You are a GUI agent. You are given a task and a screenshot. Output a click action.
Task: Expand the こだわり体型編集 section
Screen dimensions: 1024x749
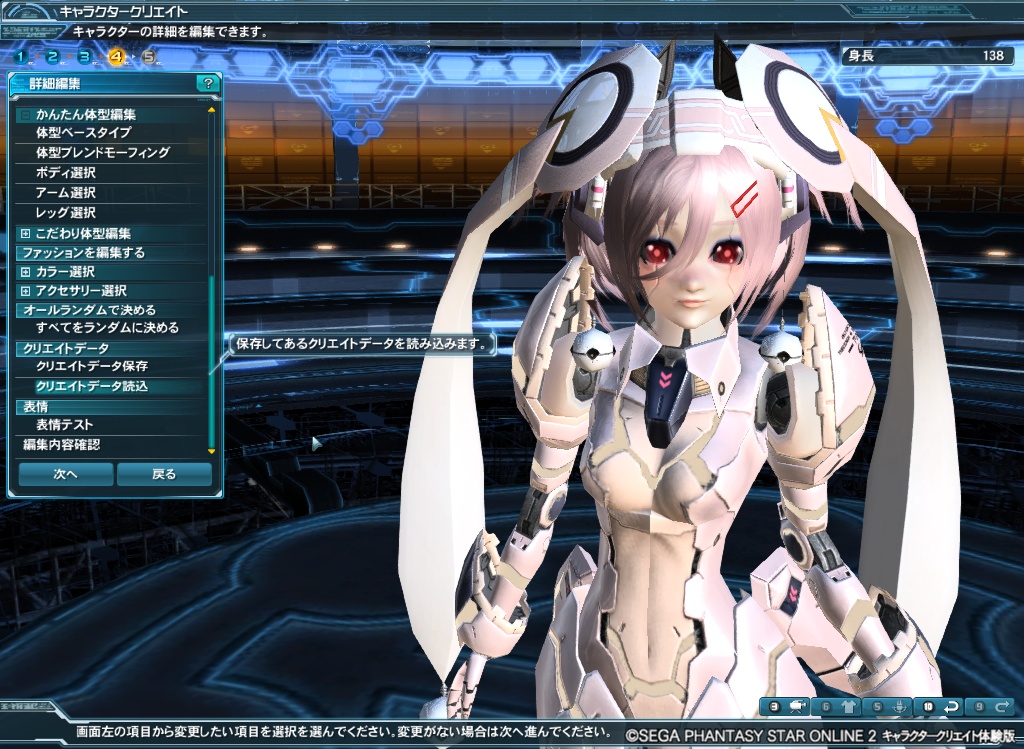25,233
